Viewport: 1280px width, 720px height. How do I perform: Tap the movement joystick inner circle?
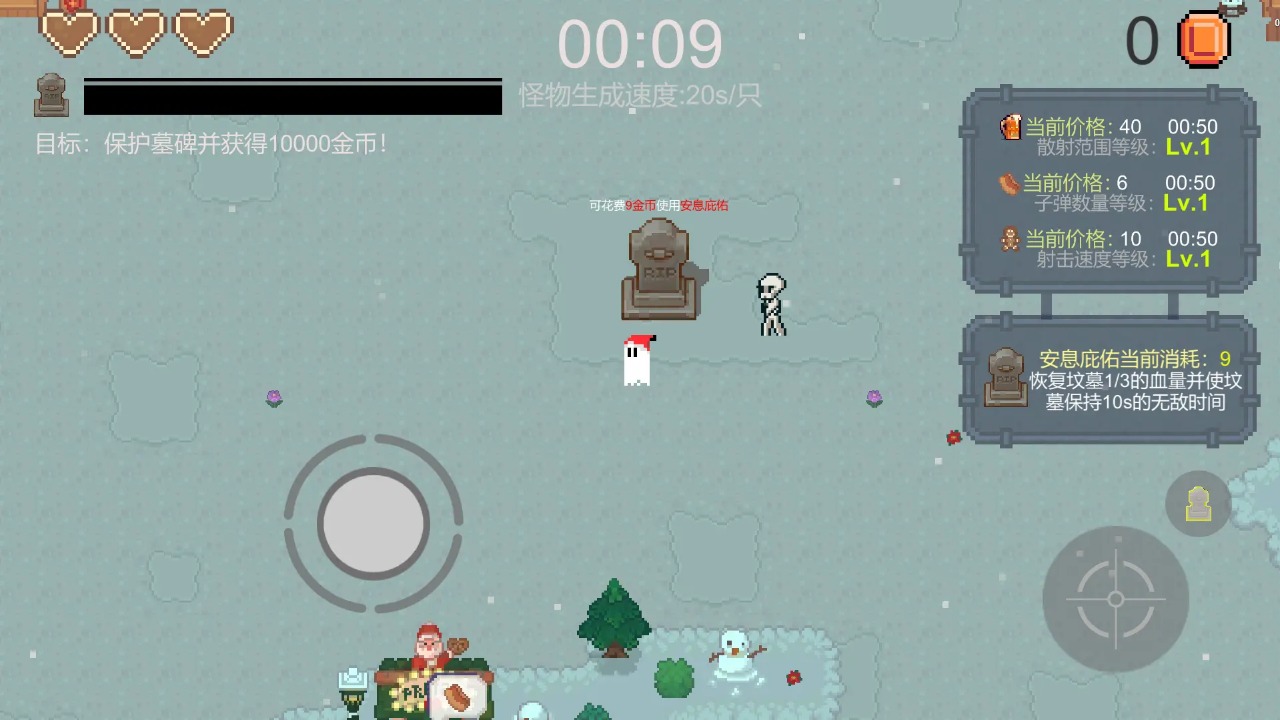pos(375,521)
